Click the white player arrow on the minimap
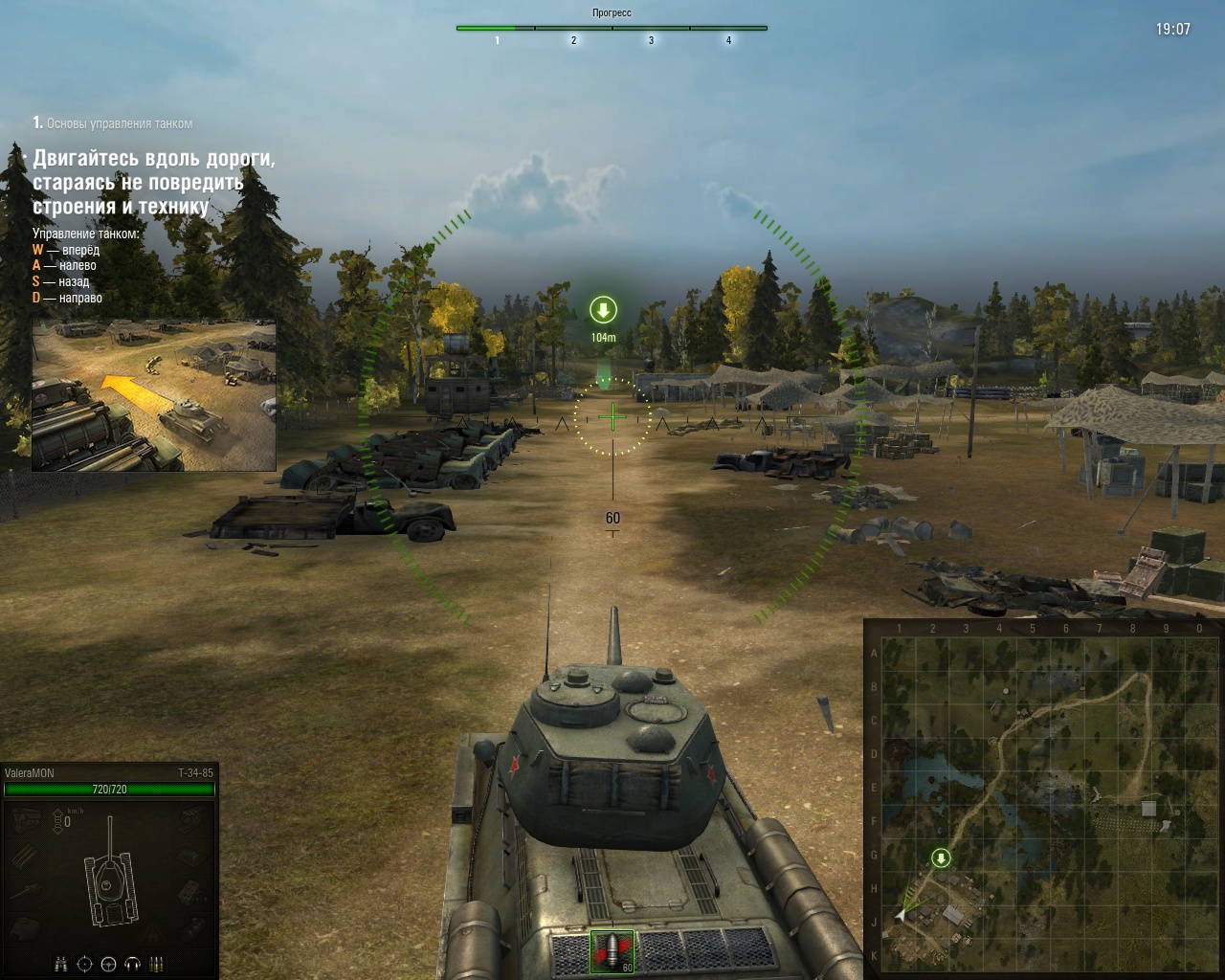 (x=901, y=915)
